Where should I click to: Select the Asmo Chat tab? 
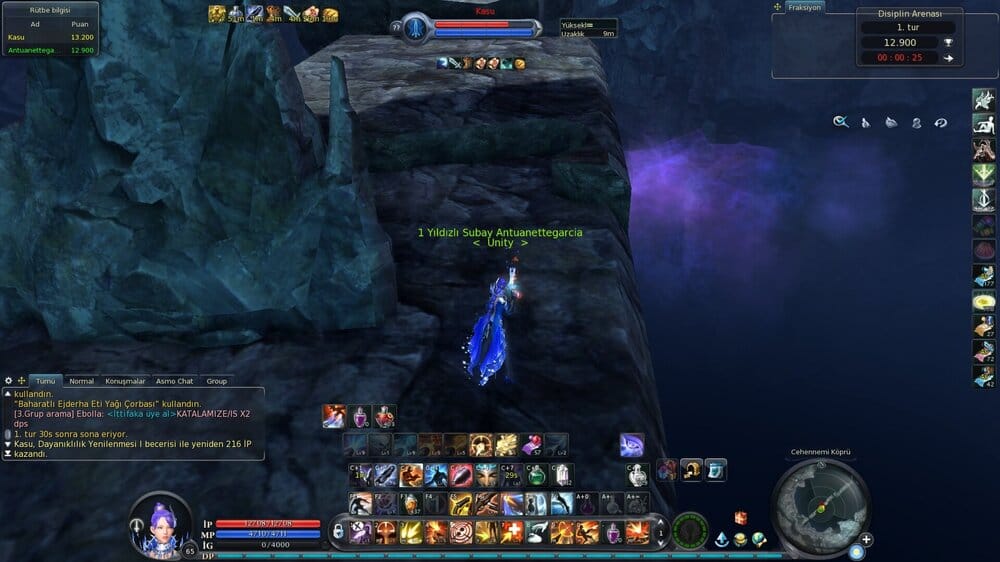point(175,381)
